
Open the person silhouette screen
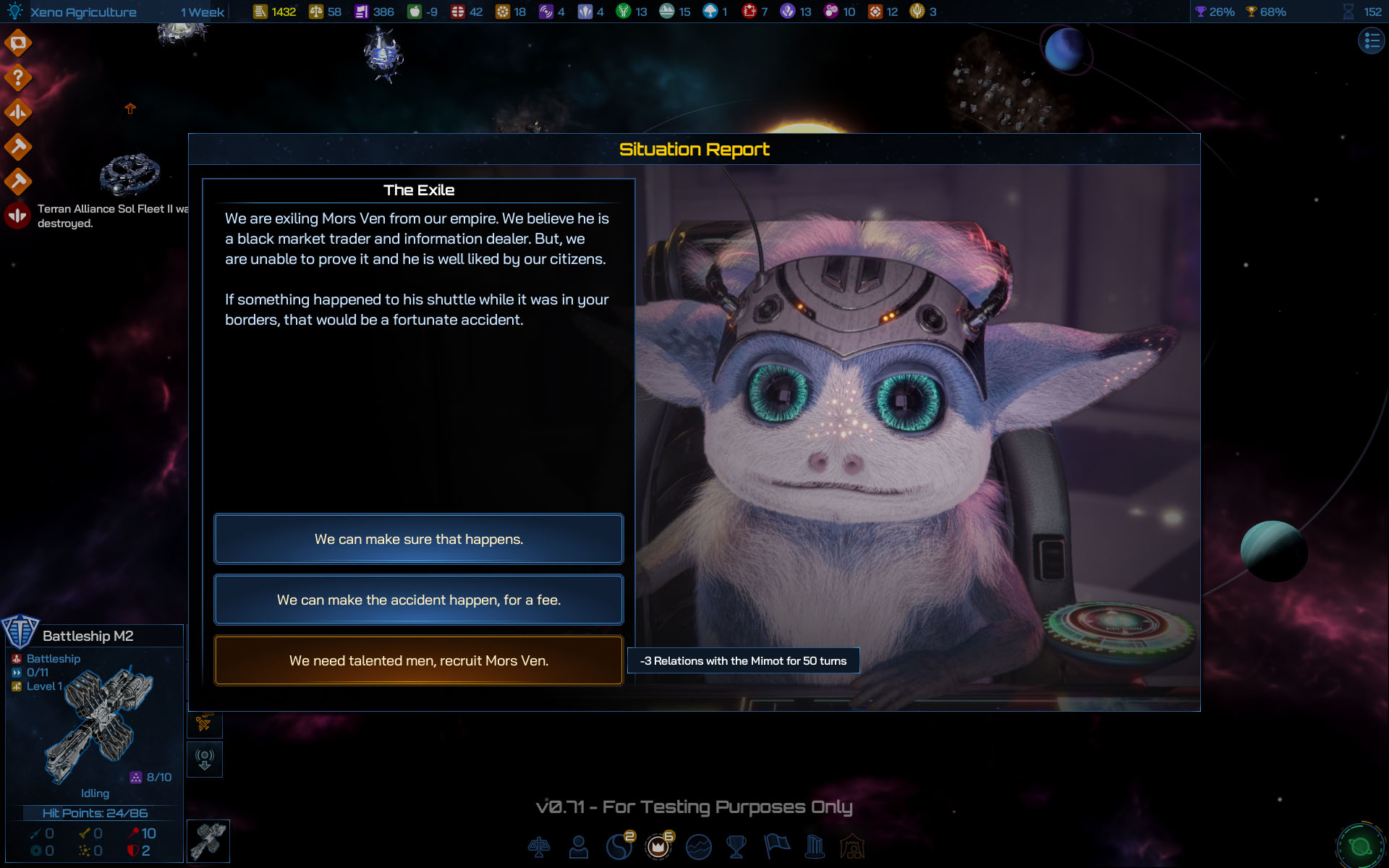[579, 846]
